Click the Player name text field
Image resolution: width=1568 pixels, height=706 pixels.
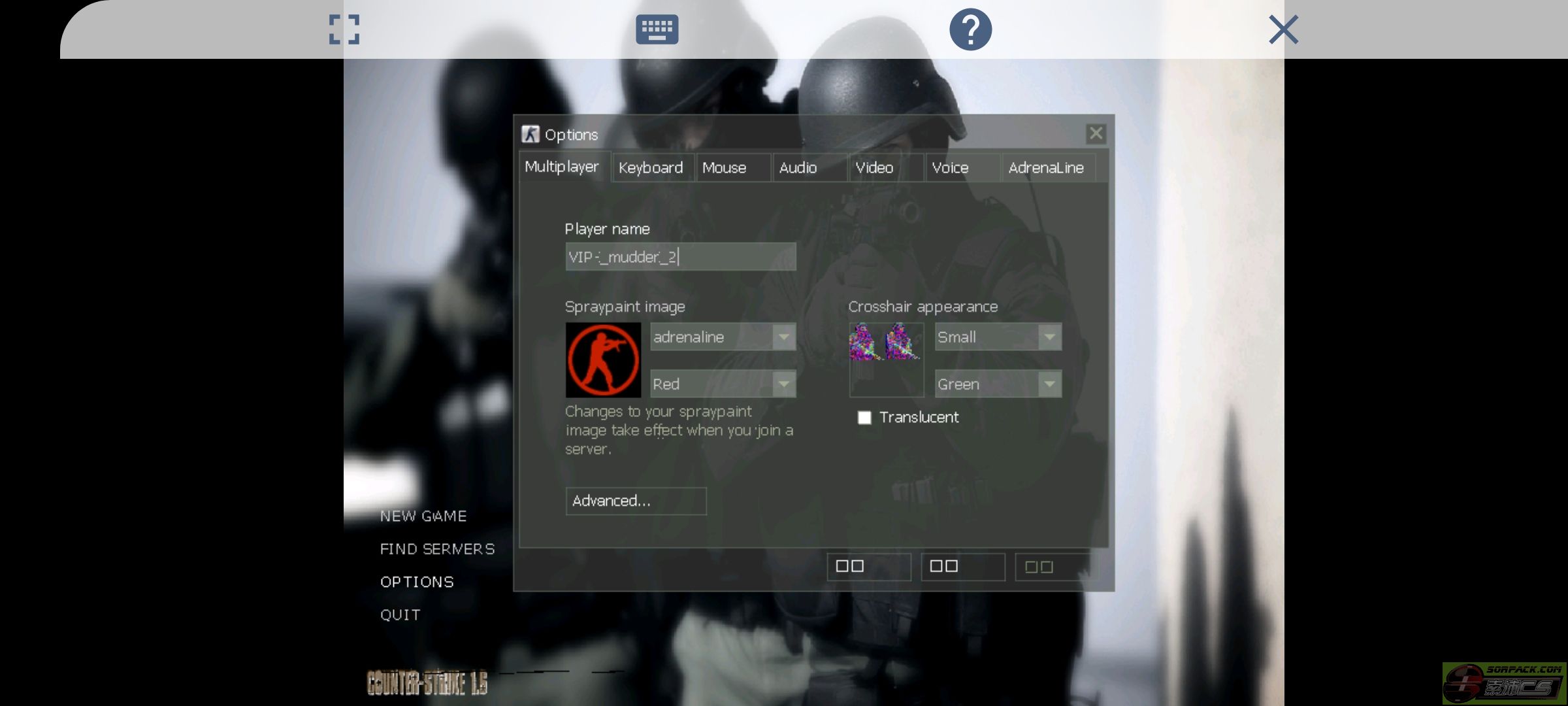(x=680, y=257)
